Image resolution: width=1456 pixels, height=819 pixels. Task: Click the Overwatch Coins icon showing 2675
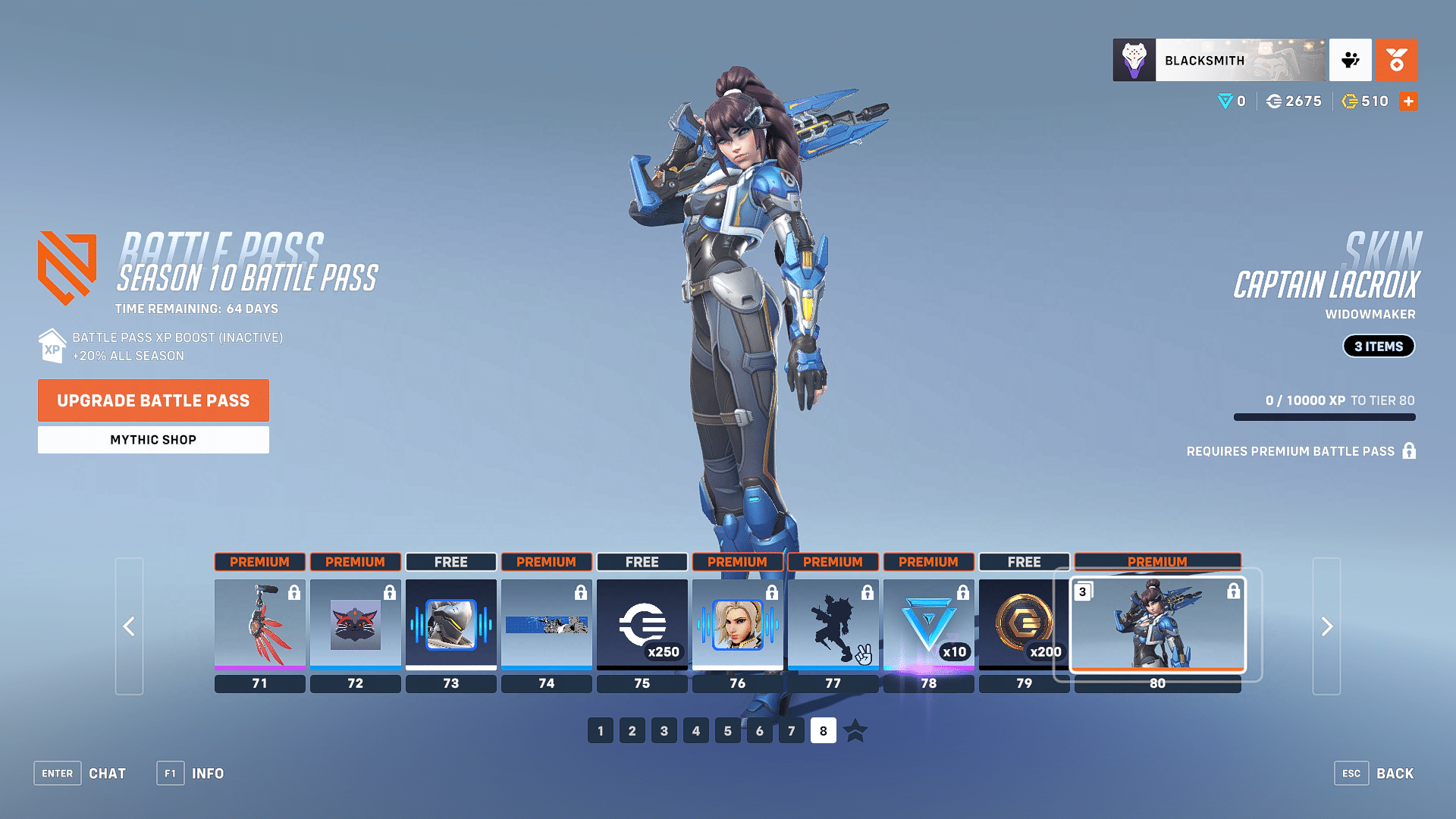[x=1276, y=101]
